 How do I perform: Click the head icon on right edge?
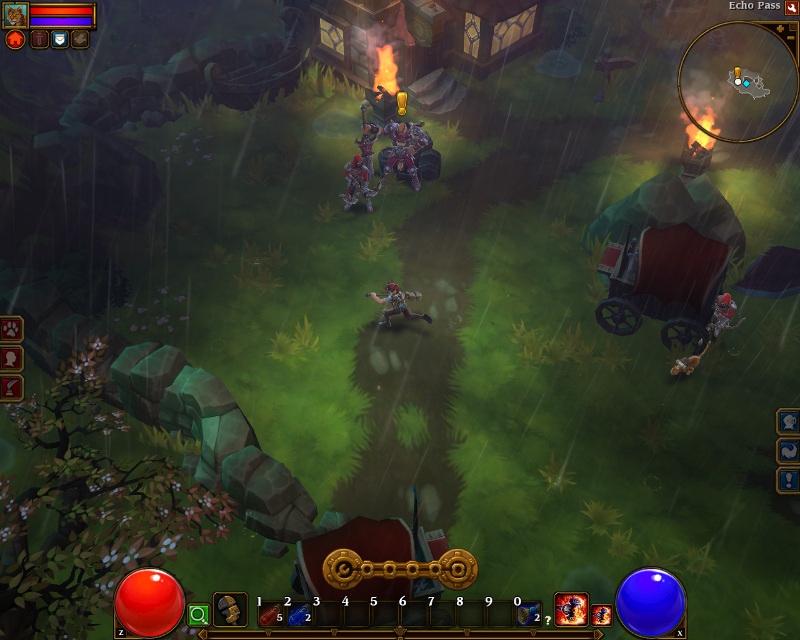(788, 422)
